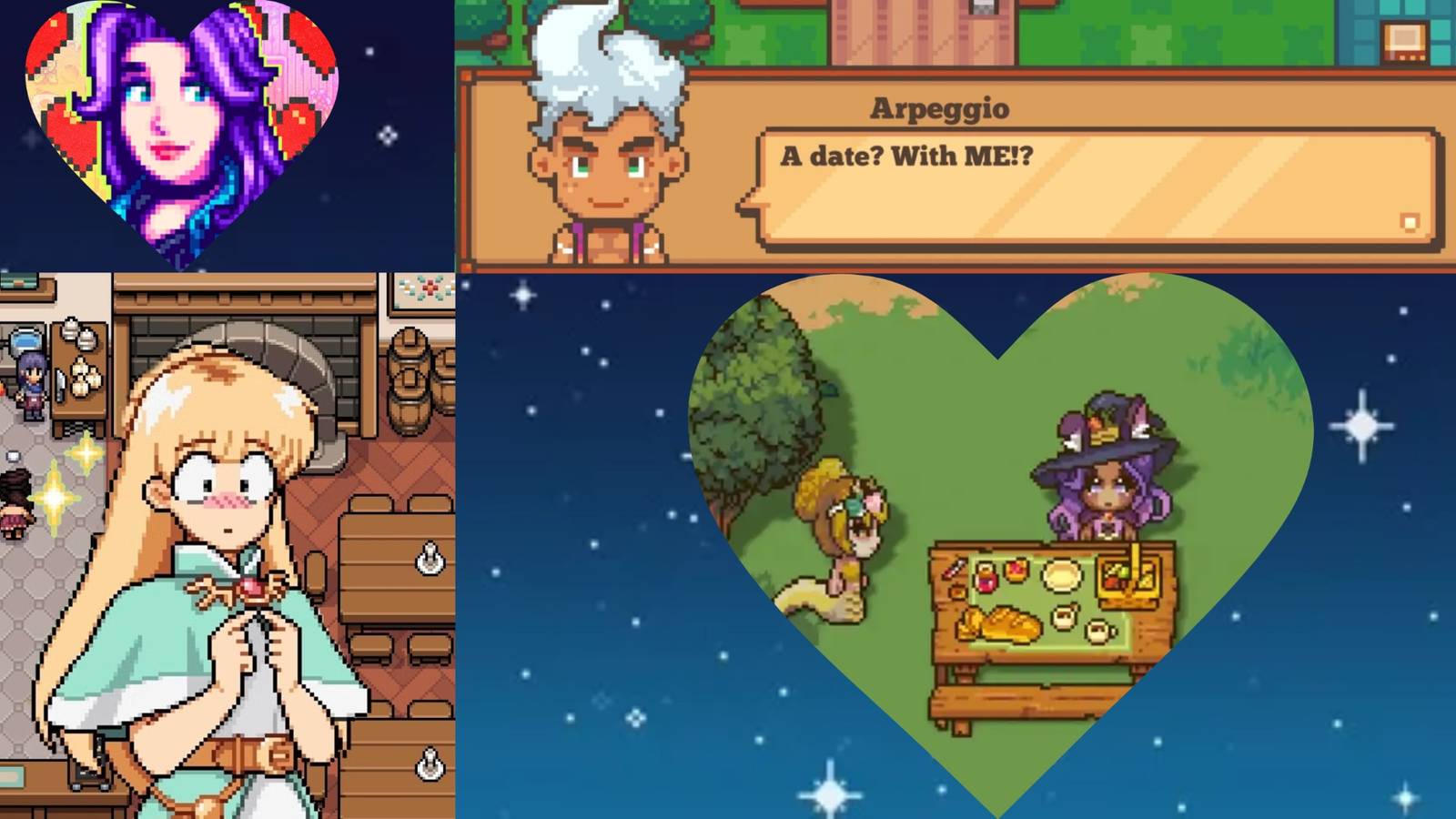The image size is (1456, 819).
Task: Select the coffee mug with the spoon
Action: click(1062, 617)
